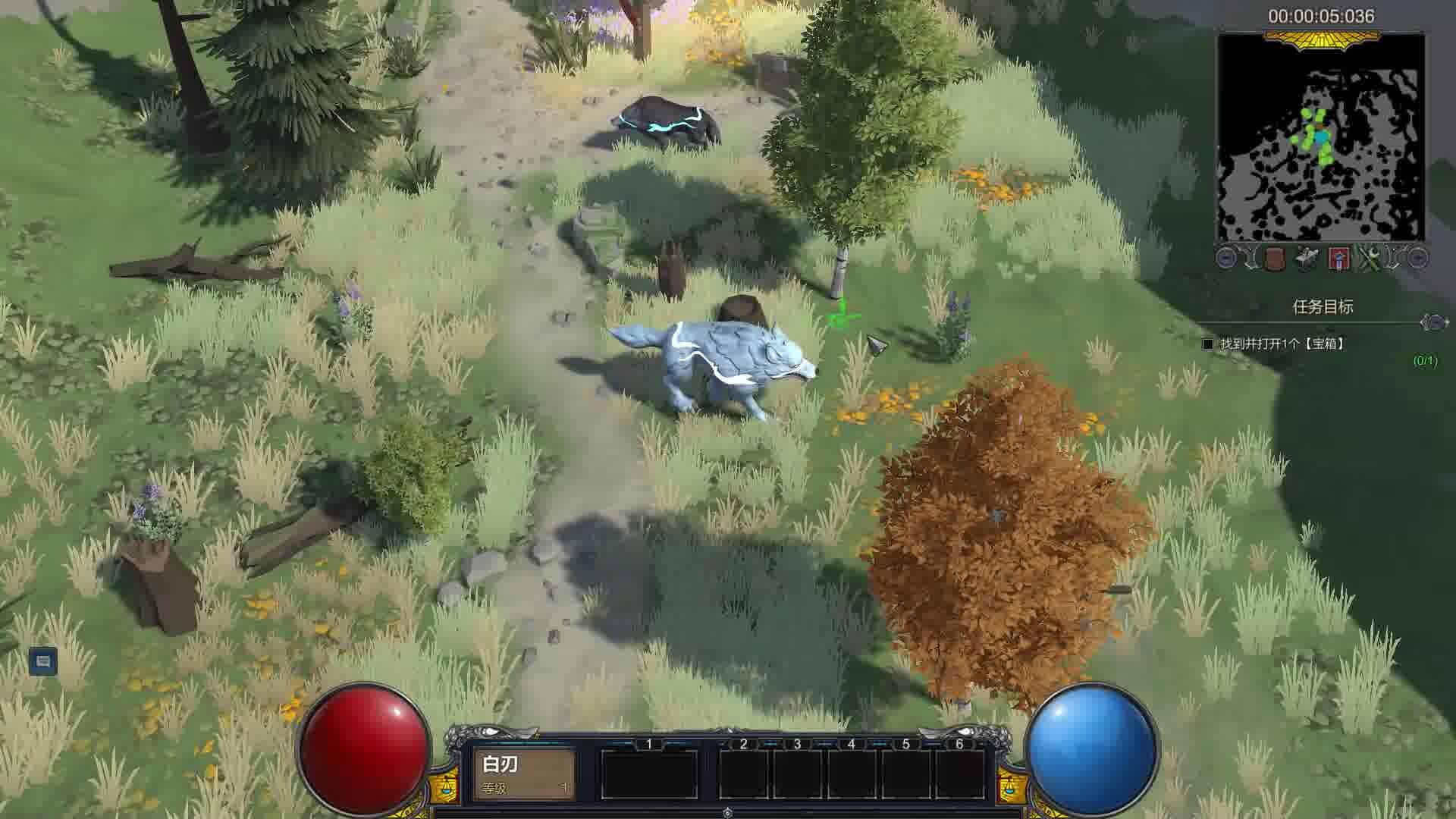Collapse the 任务目标 panel using its side arrow
This screenshot has height=819, width=1456.
pyautogui.click(x=1433, y=323)
